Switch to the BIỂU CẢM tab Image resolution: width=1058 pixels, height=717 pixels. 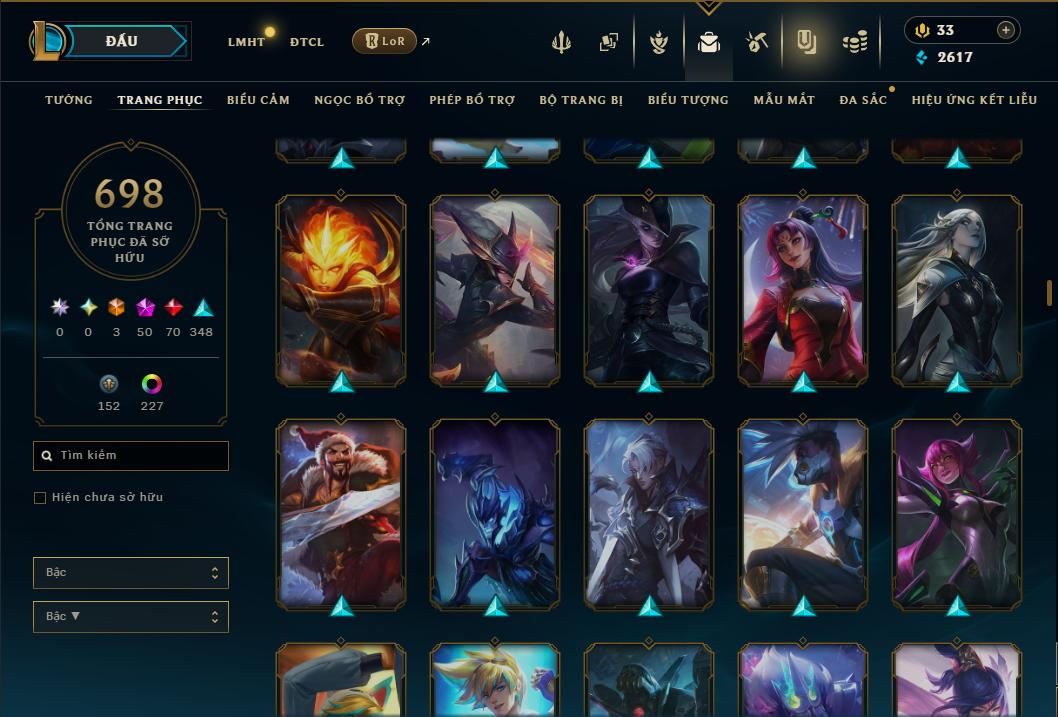258,100
